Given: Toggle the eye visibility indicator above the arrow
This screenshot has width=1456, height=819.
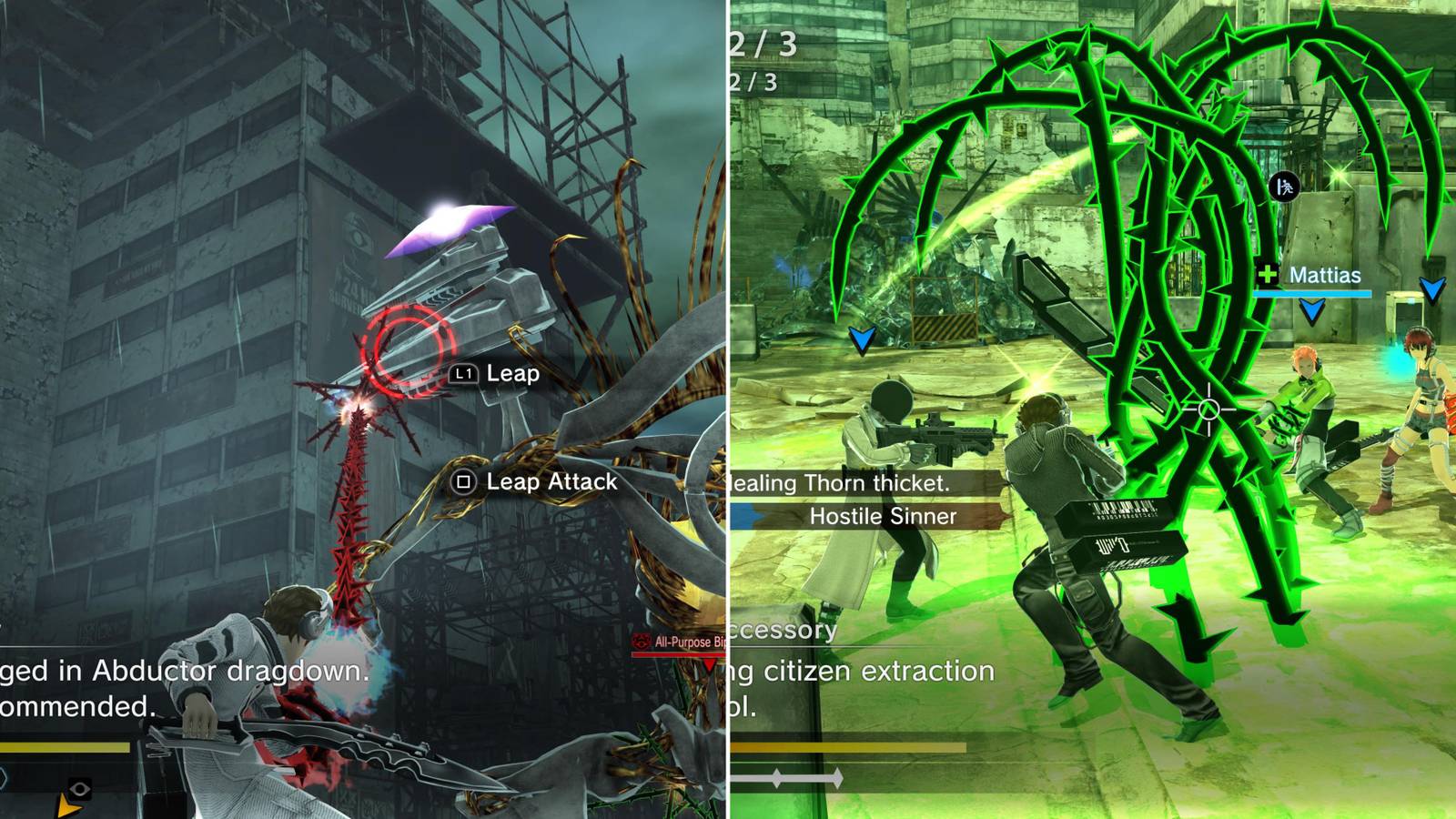Looking at the screenshot, I should tap(80, 788).
